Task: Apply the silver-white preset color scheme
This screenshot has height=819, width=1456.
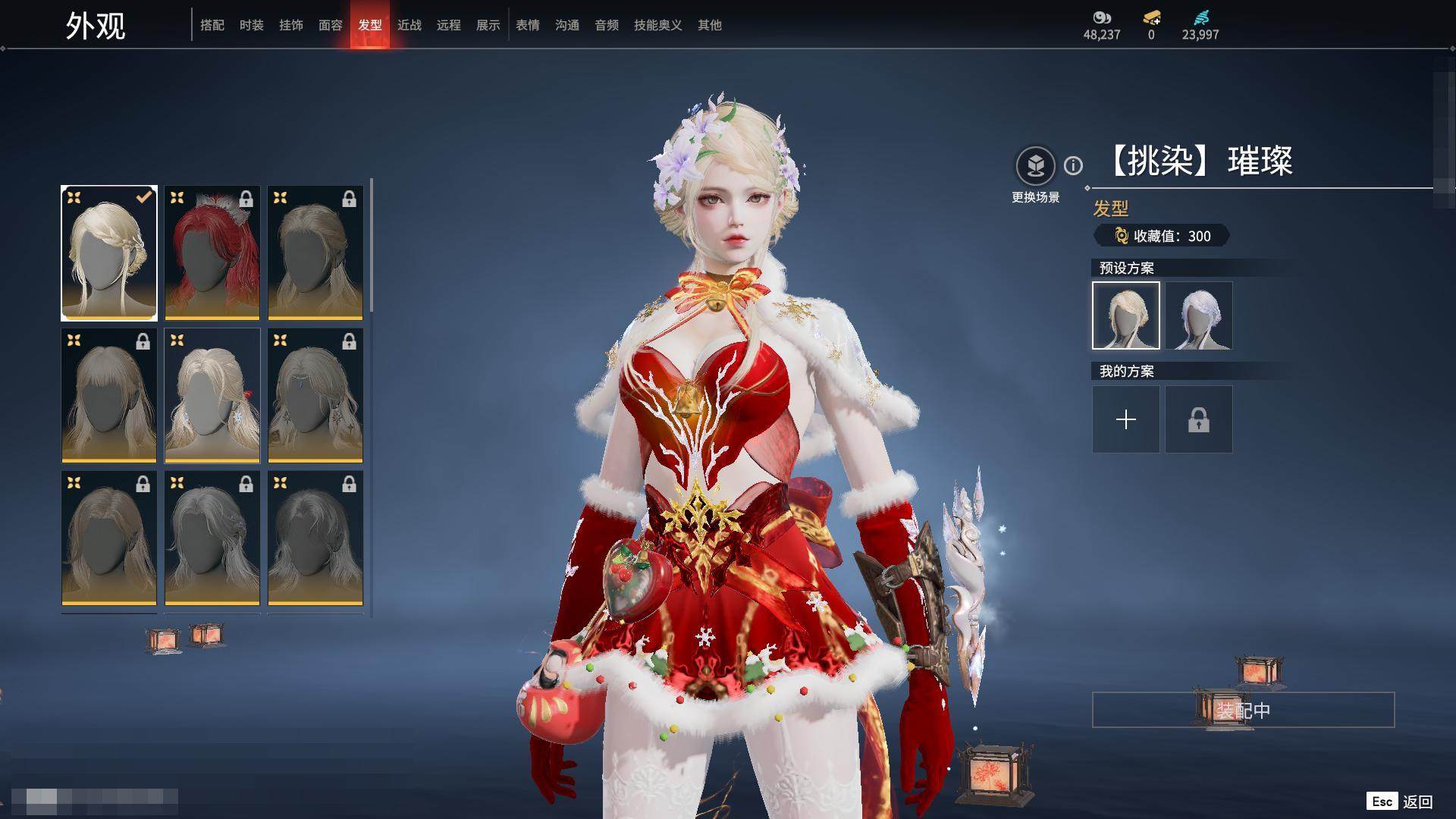Action: click(x=1198, y=315)
